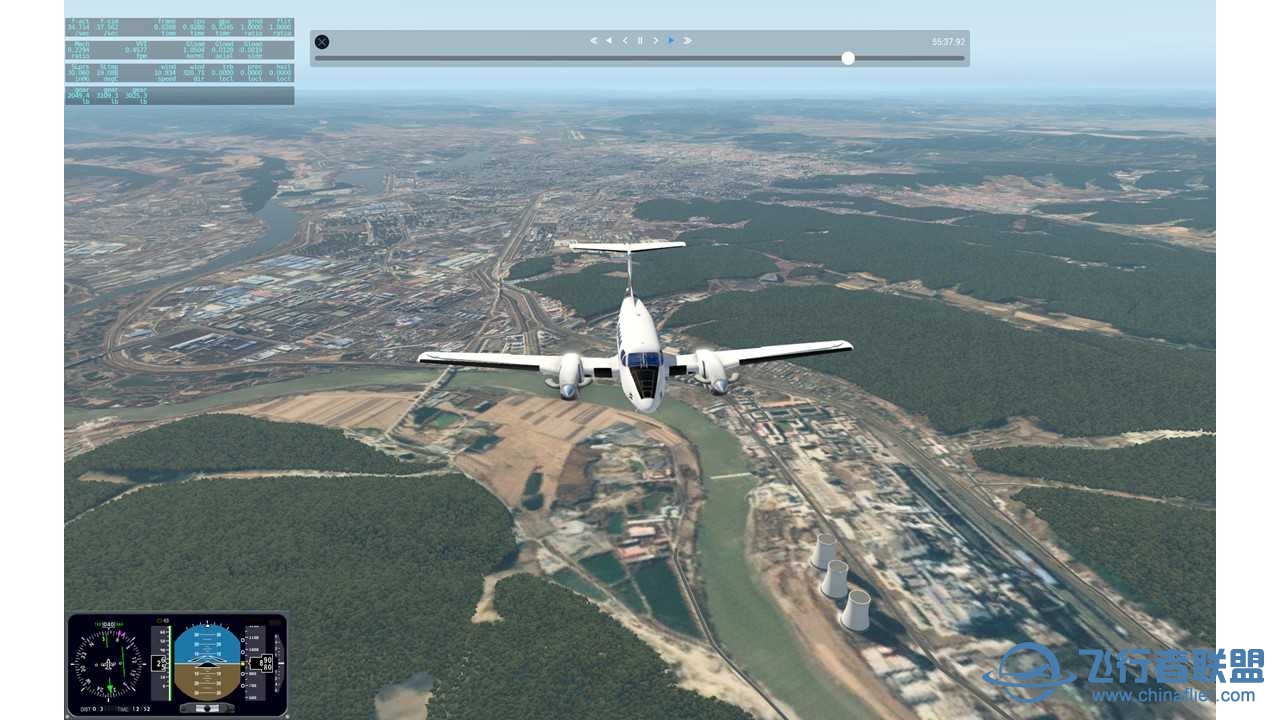Image resolution: width=1280 pixels, height=720 pixels.
Task: Play the replay forward at normal speed
Action: point(671,41)
